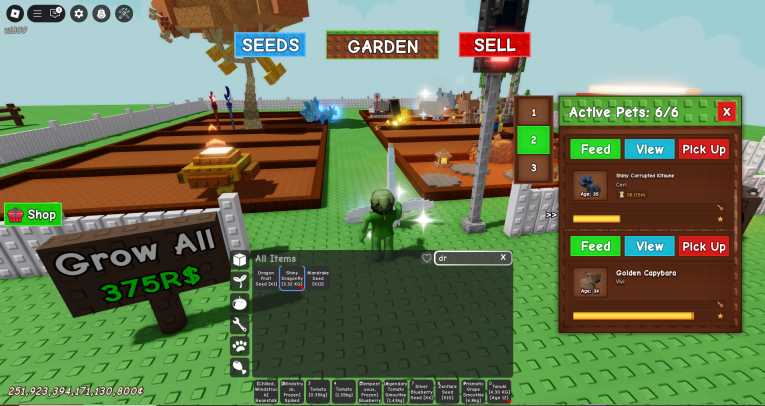765x406 pixels.
Task: Filter inventory by the paw pets category
Action: [x=240, y=346]
